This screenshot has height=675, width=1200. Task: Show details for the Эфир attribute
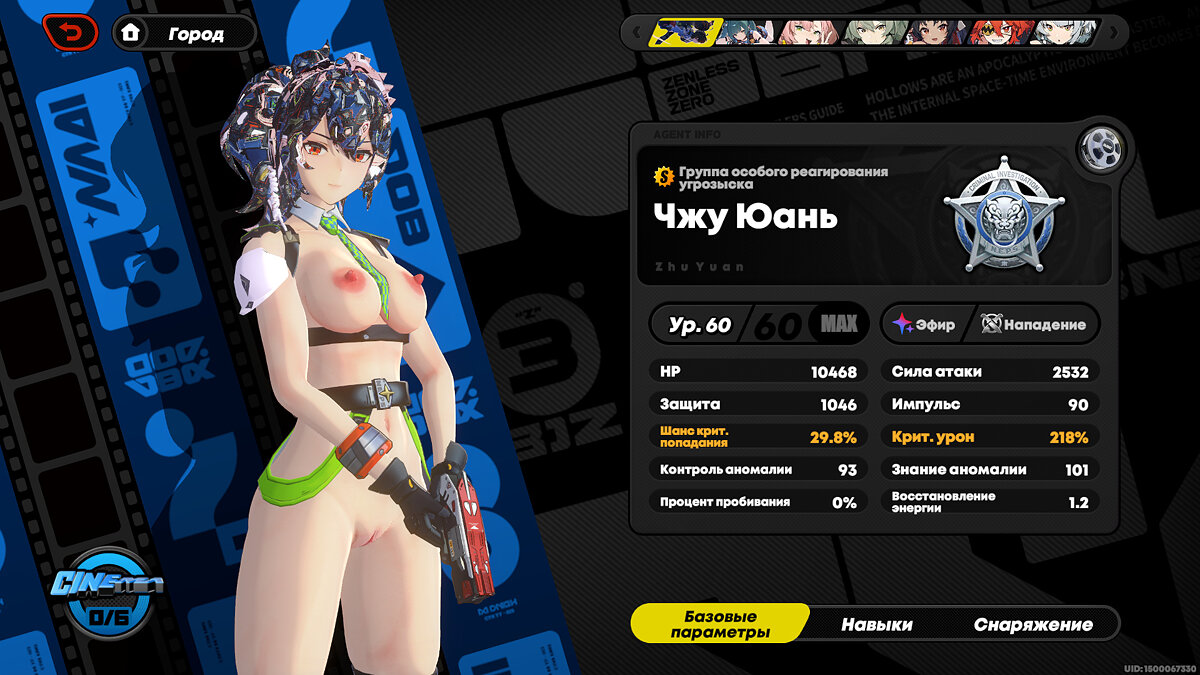click(x=924, y=324)
